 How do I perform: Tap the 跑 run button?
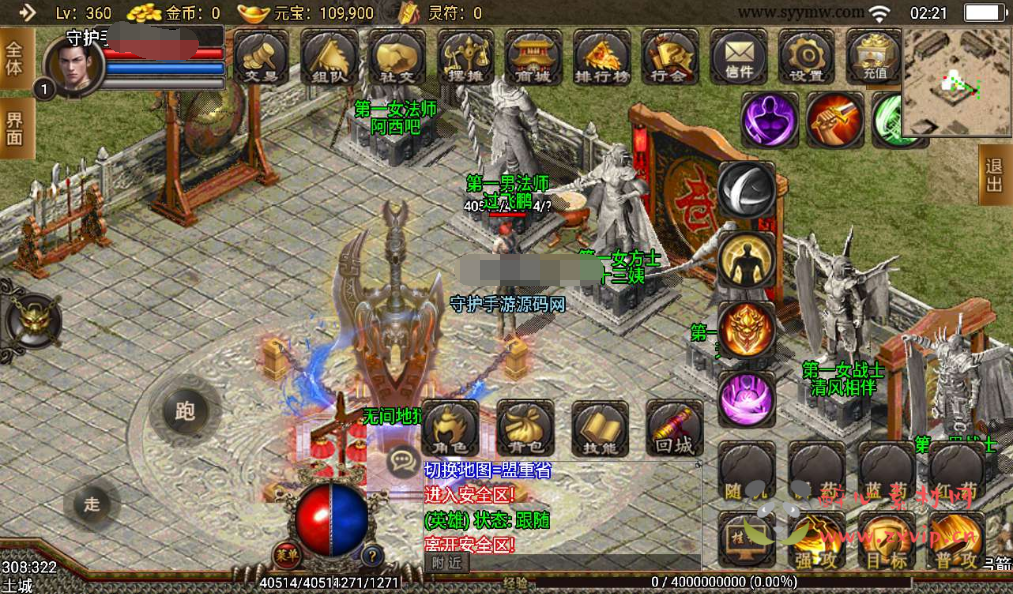[184, 411]
